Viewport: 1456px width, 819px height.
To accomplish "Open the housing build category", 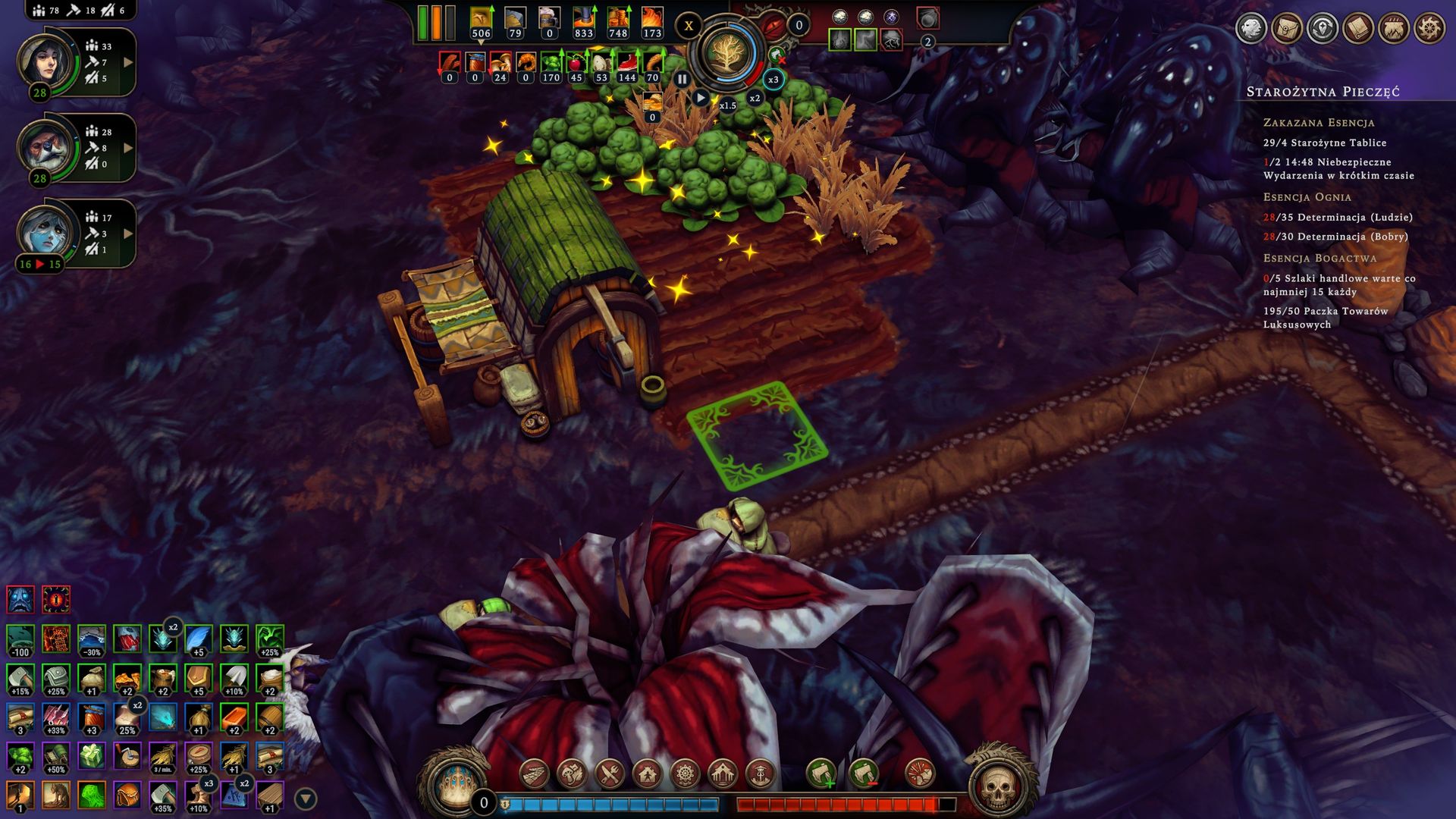I will point(647,774).
